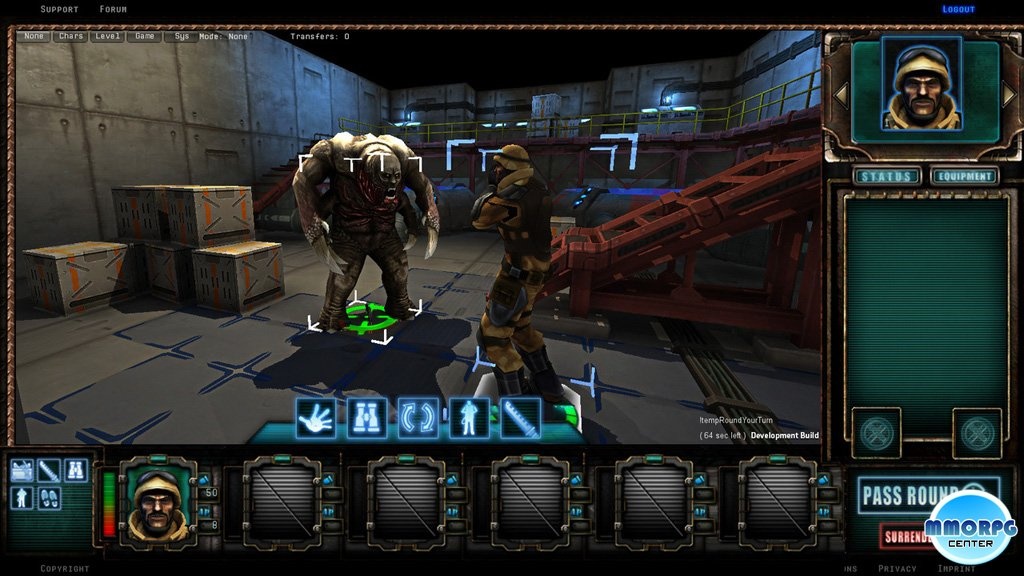The height and width of the screenshot is (576, 1024).
Task: Show the Status panel
Action: click(x=886, y=177)
